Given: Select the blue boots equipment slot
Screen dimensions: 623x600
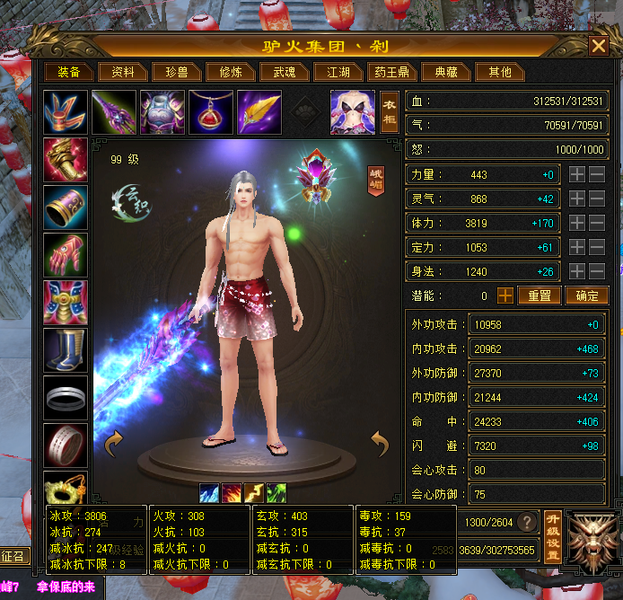Looking at the screenshot, I should 65,349.
